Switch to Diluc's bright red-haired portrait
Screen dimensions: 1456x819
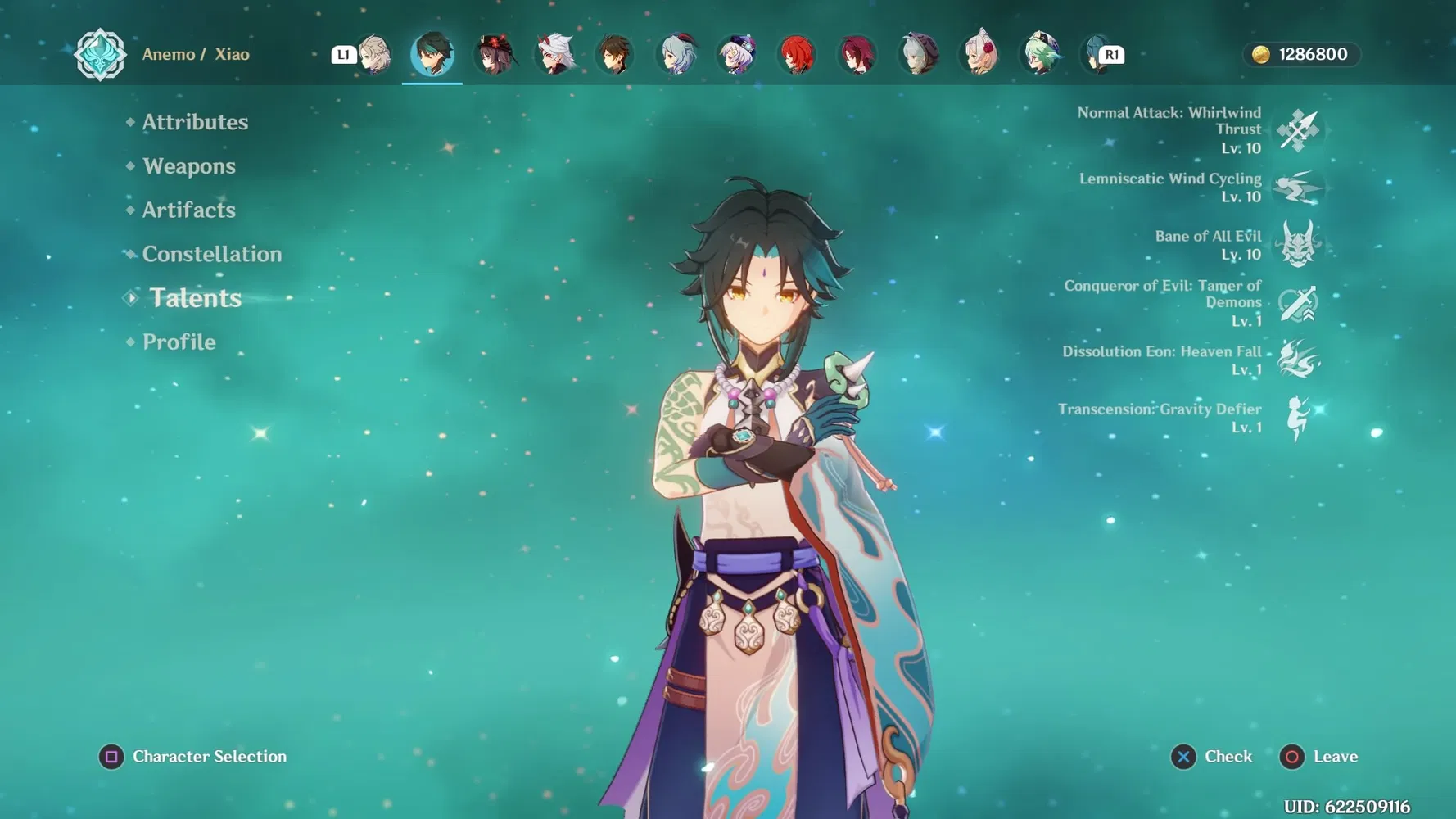tap(796, 55)
